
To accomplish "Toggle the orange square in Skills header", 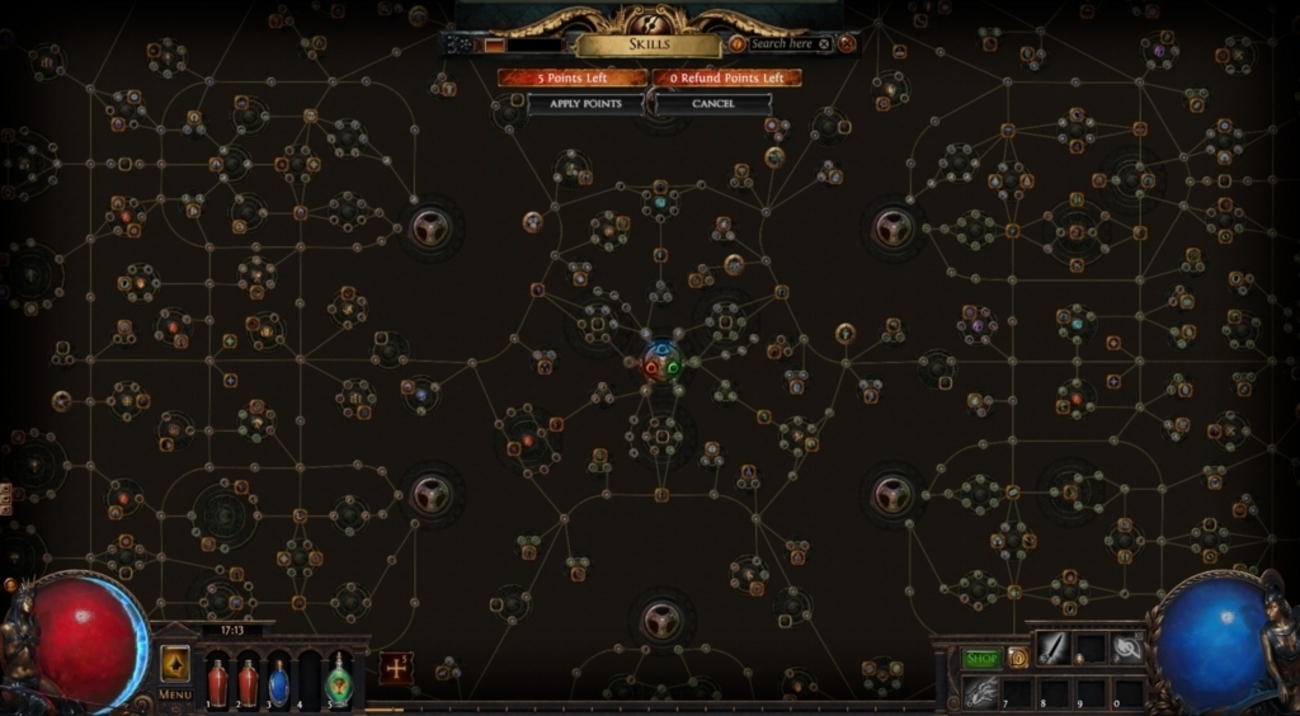I will (x=494, y=45).
